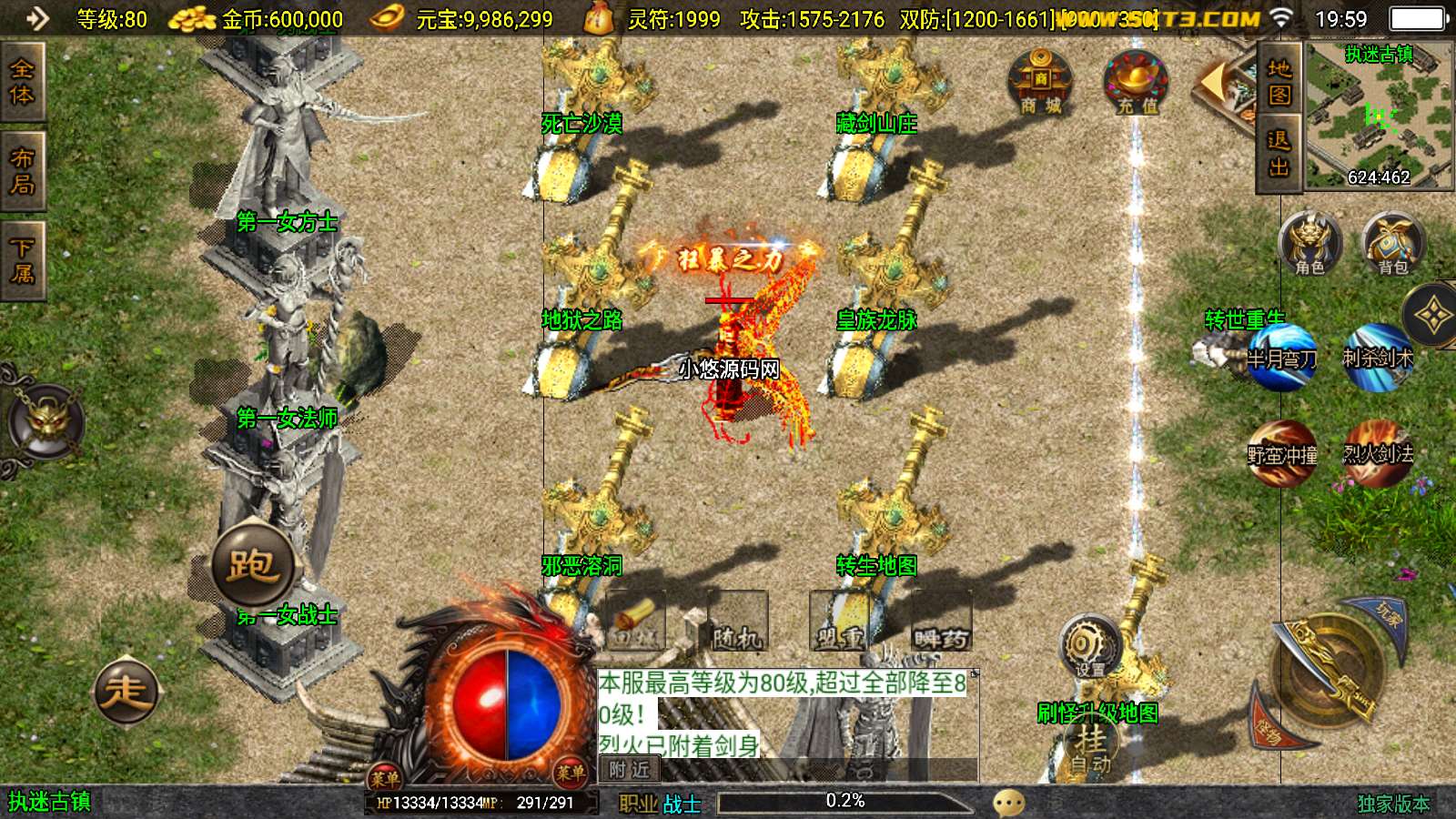Image resolution: width=1456 pixels, height=819 pixels.
Task: Open the 设置 gear settings
Action: (1089, 646)
